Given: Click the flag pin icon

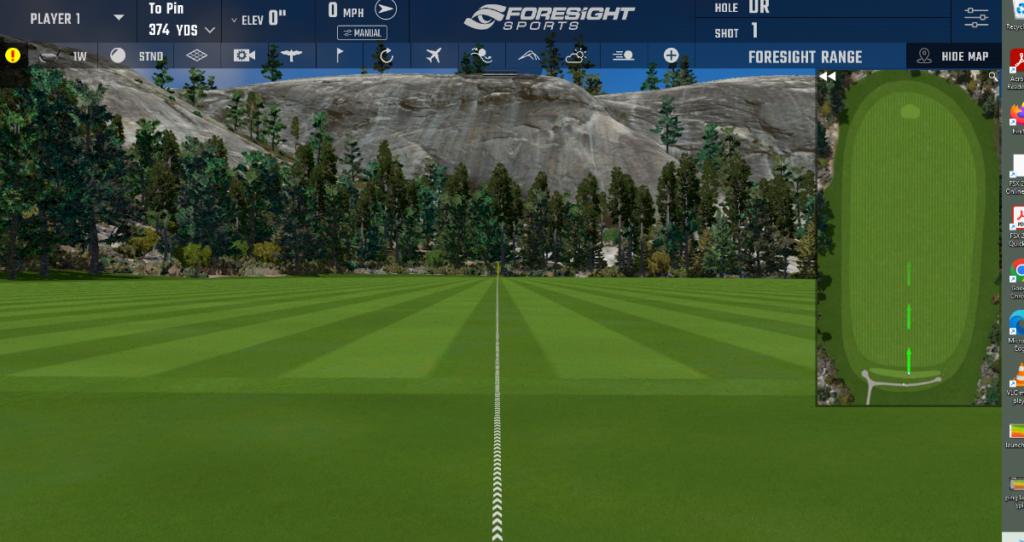Looking at the screenshot, I should [x=339, y=56].
